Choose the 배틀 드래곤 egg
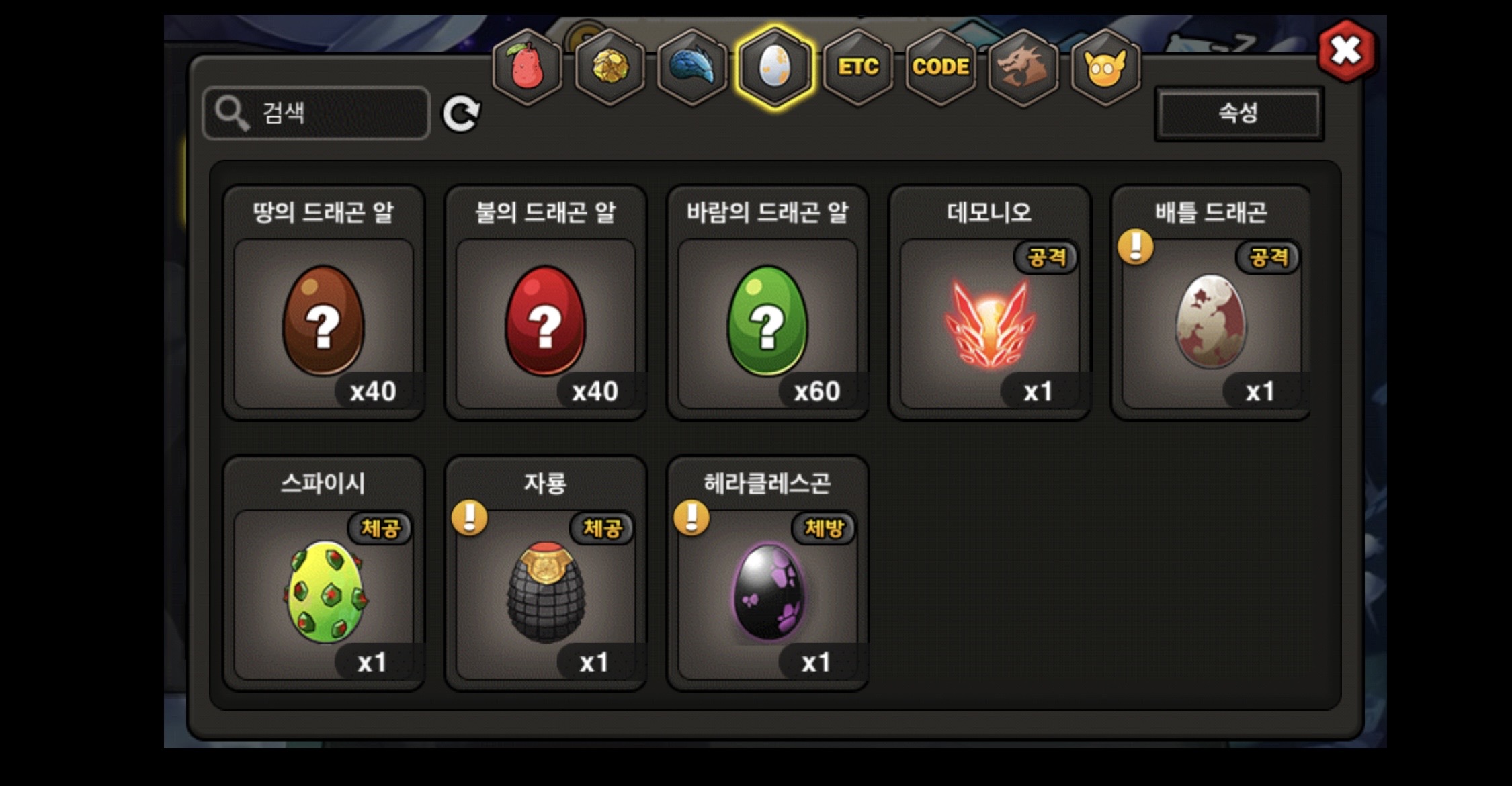The height and width of the screenshot is (786, 1512). [x=1211, y=321]
